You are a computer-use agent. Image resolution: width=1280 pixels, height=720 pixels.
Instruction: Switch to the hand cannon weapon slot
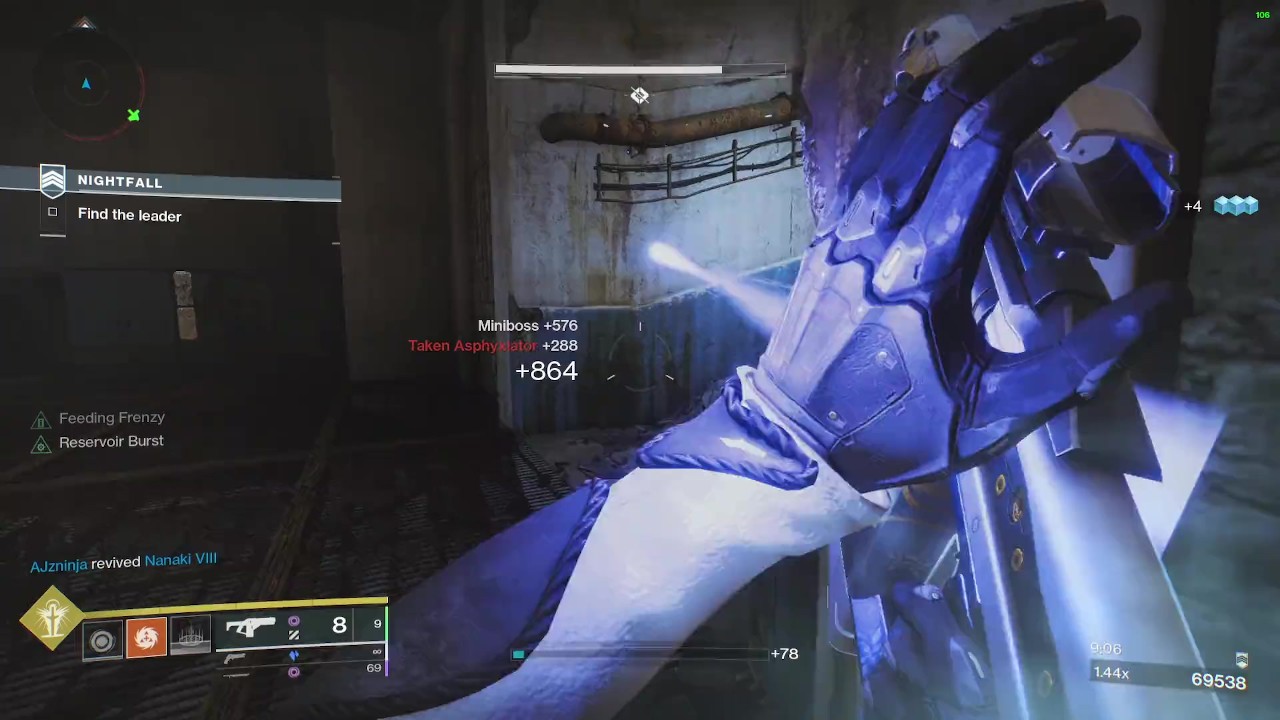click(x=236, y=657)
